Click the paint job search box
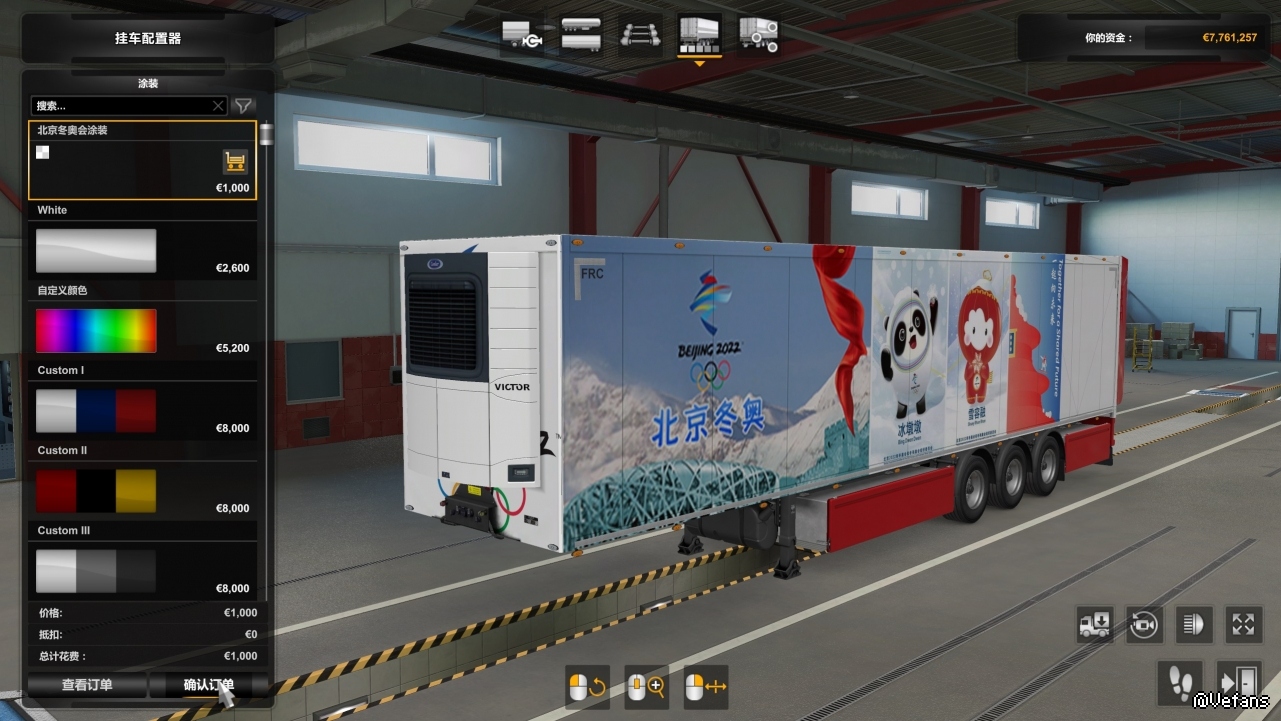The height and width of the screenshot is (721, 1281). point(122,105)
